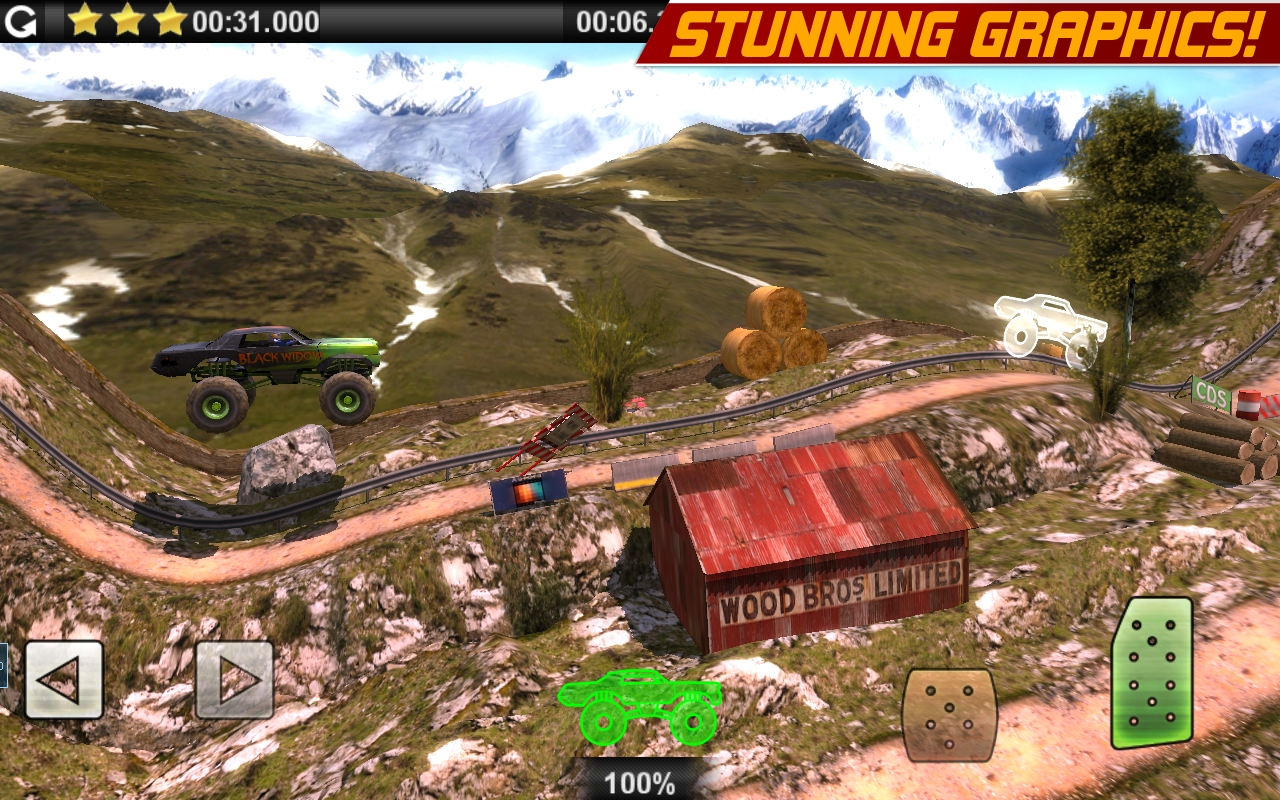Step on the brown brake pedal
1280x800 pixels.
click(x=949, y=714)
